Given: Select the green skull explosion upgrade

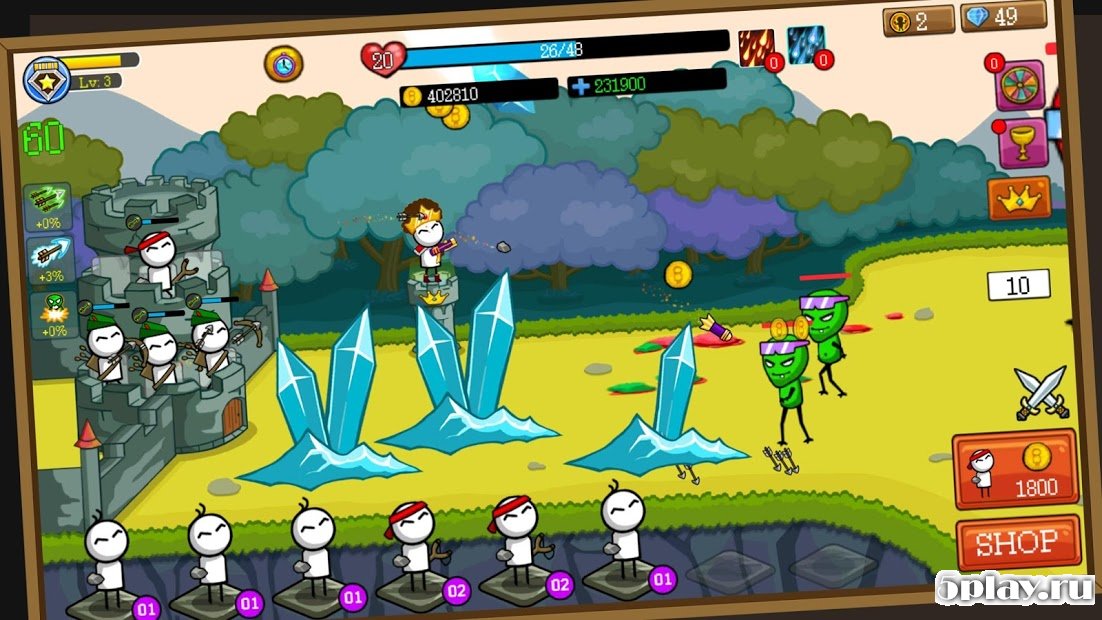Looking at the screenshot, I should 49,314.
